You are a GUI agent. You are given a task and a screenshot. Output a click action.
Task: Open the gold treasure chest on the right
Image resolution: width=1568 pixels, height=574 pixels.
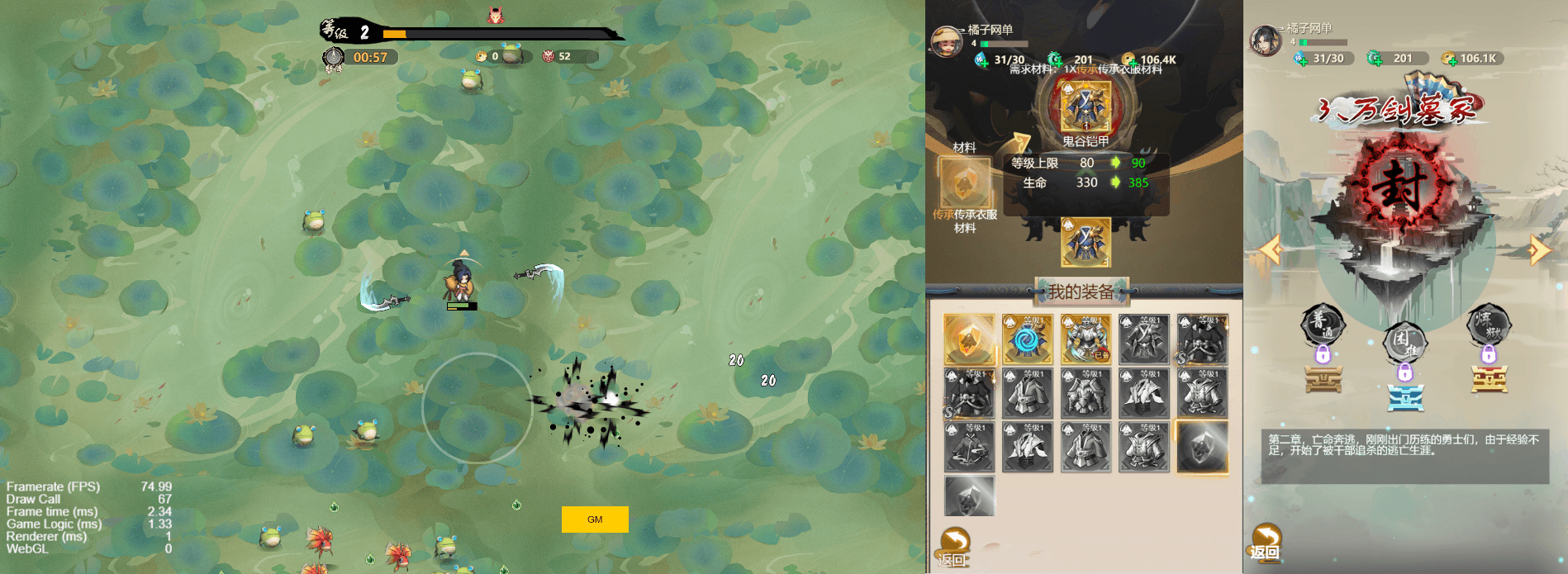[1490, 379]
